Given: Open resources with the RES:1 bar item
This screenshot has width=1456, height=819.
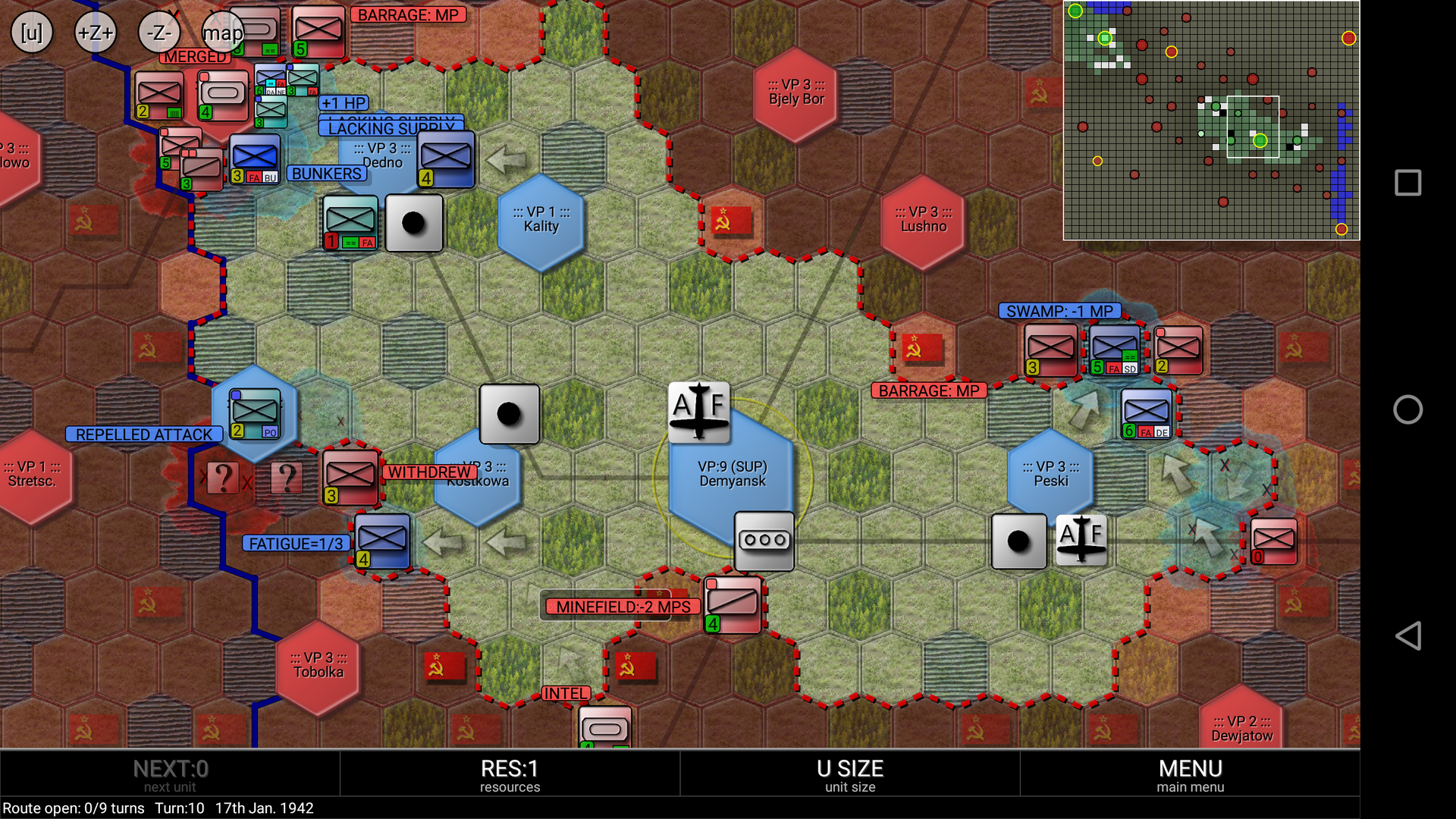Looking at the screenshot, I should click(510, 772).
